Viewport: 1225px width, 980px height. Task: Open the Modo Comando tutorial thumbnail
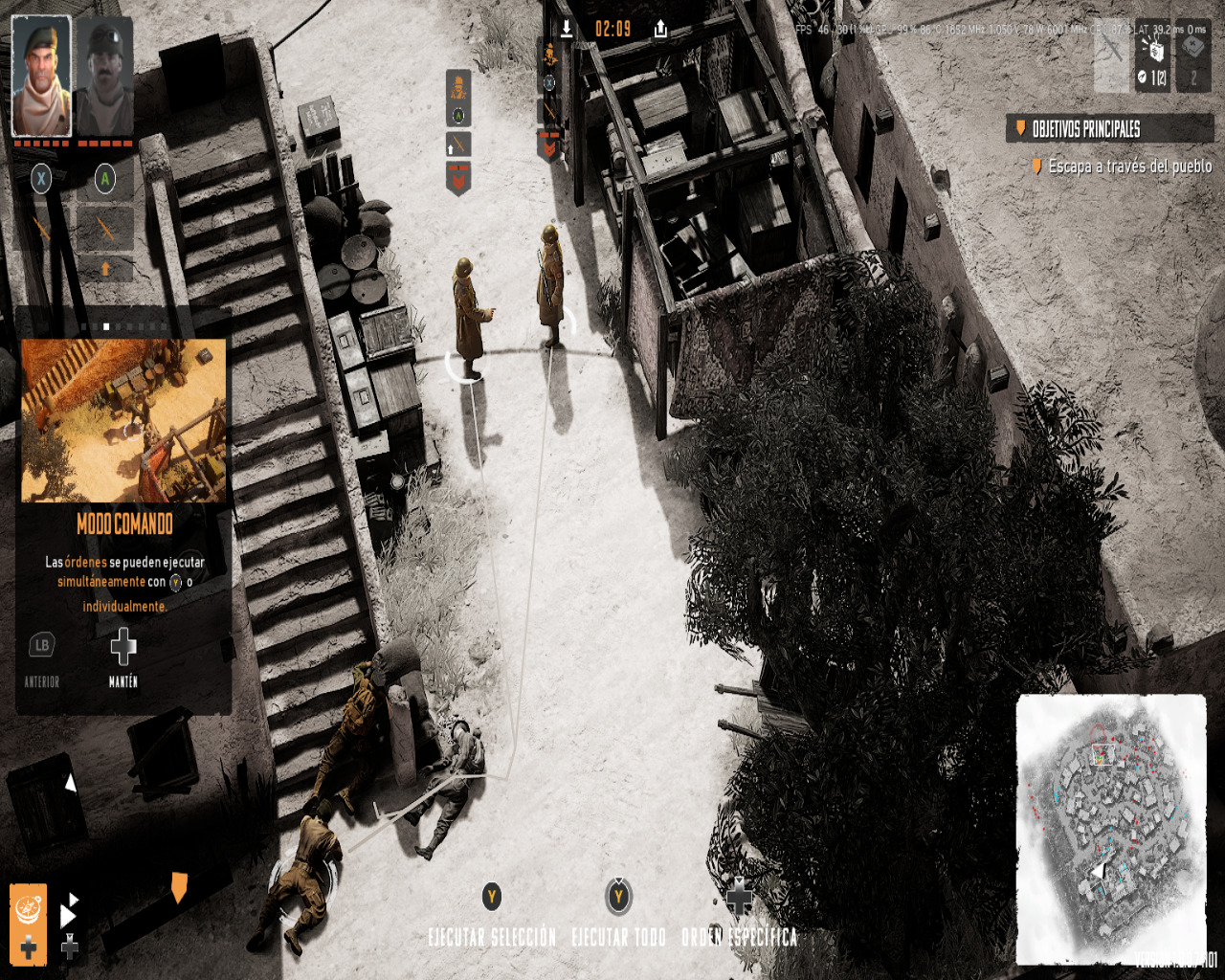tap(123, 420)
